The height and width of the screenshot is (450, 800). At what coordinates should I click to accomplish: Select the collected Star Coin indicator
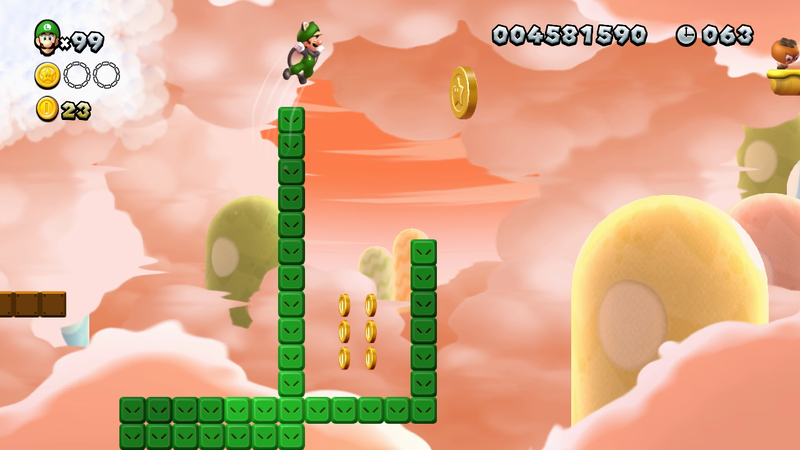pyautogui.click(x=48, y=74)
